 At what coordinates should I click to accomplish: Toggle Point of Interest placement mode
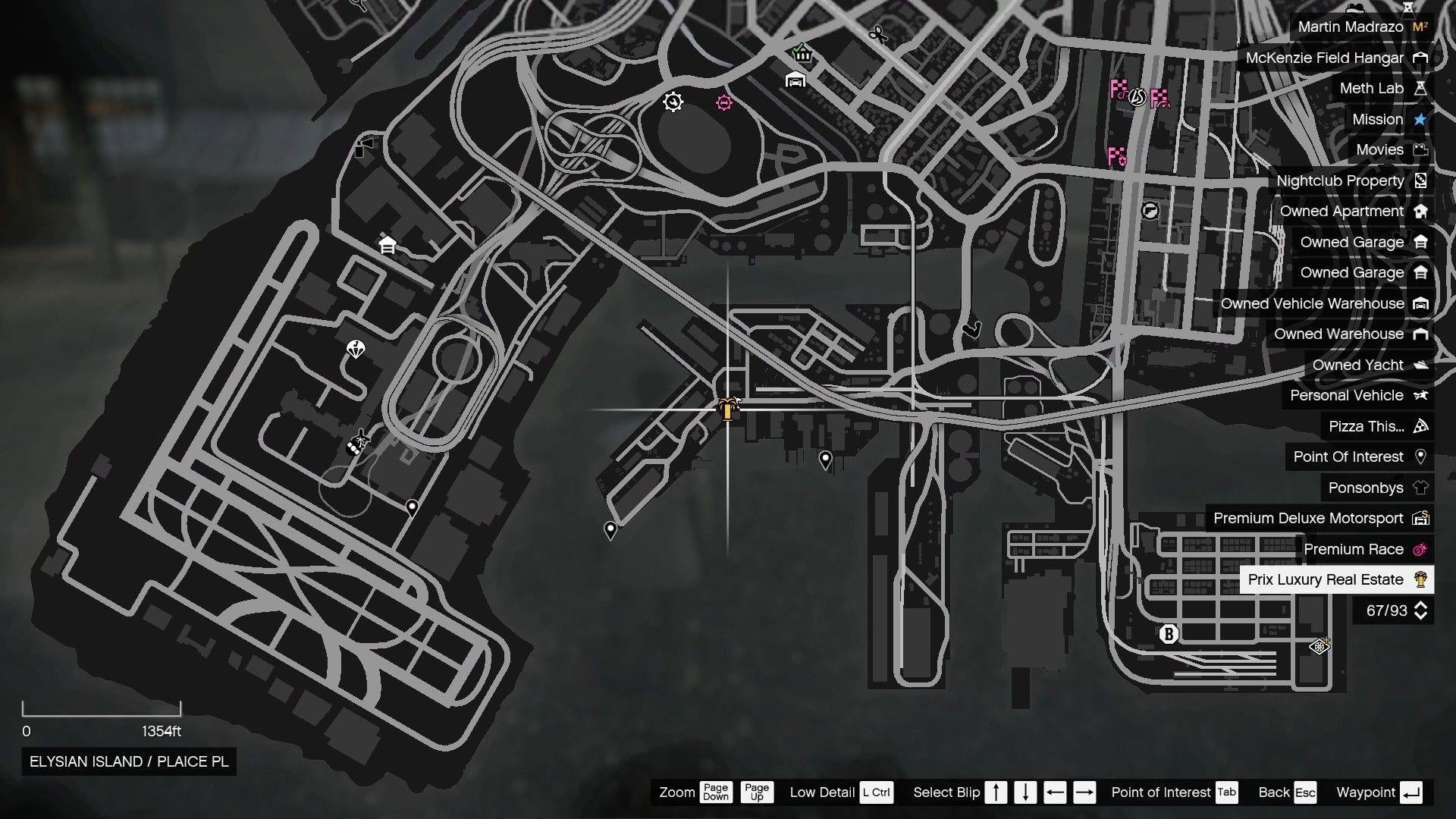point(1225,792)
